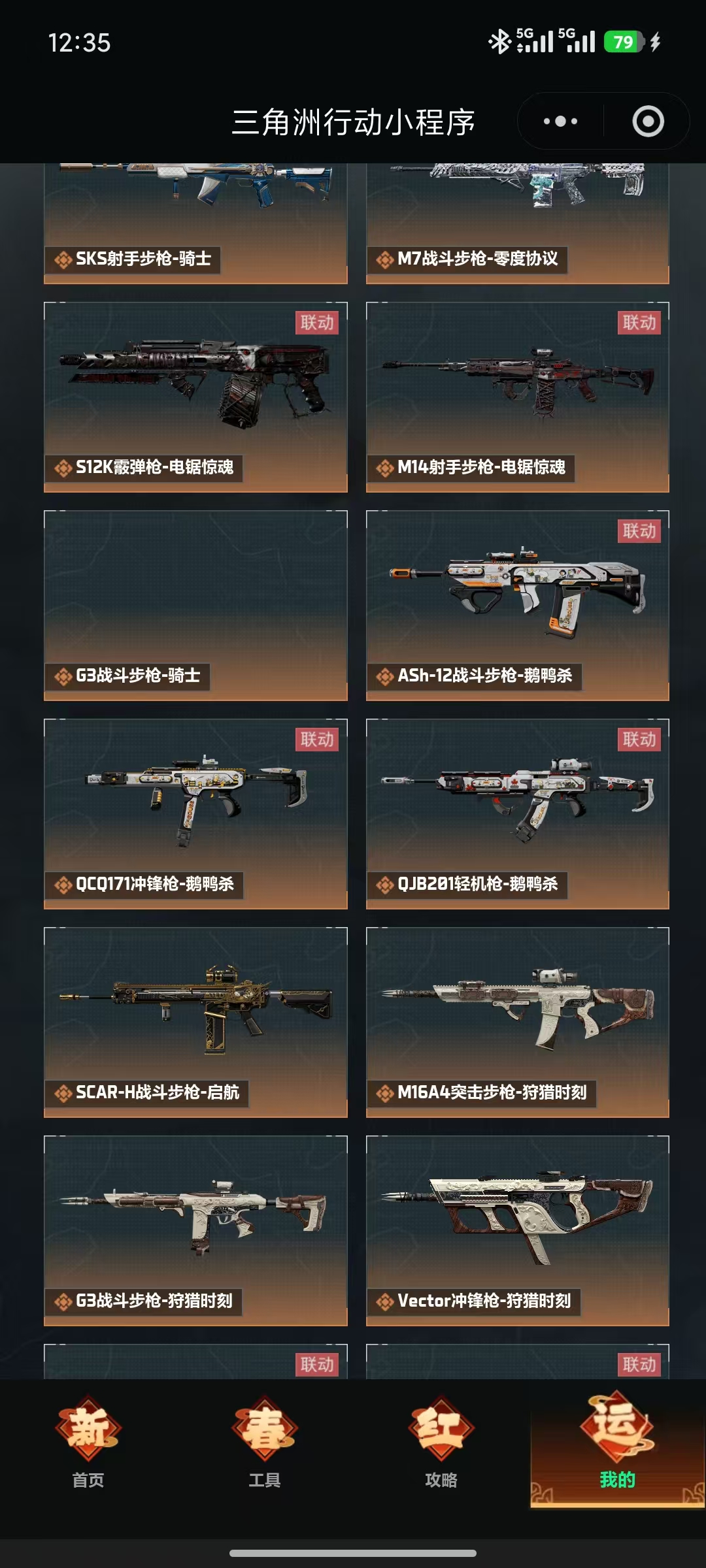The width and height of the screenshot is (706, 1568).
Task: View the SCAR-H战斗步枪-启航 skin
Action: (x=195, y=1022)
